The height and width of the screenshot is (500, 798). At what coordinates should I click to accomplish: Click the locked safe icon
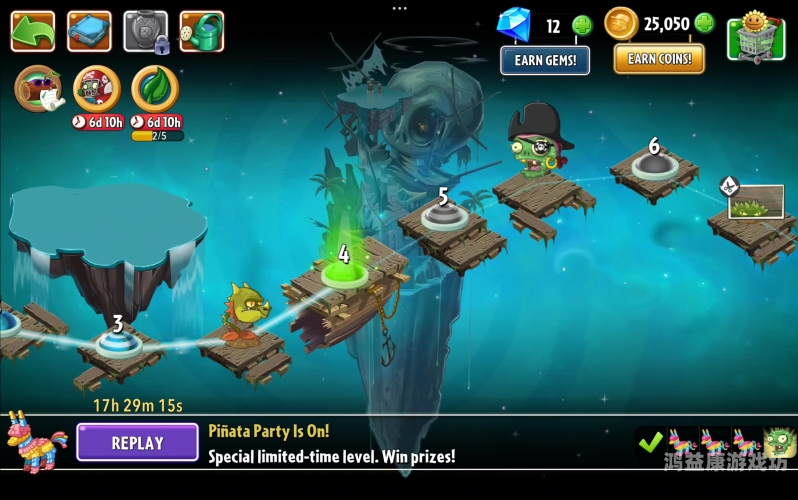145,32
